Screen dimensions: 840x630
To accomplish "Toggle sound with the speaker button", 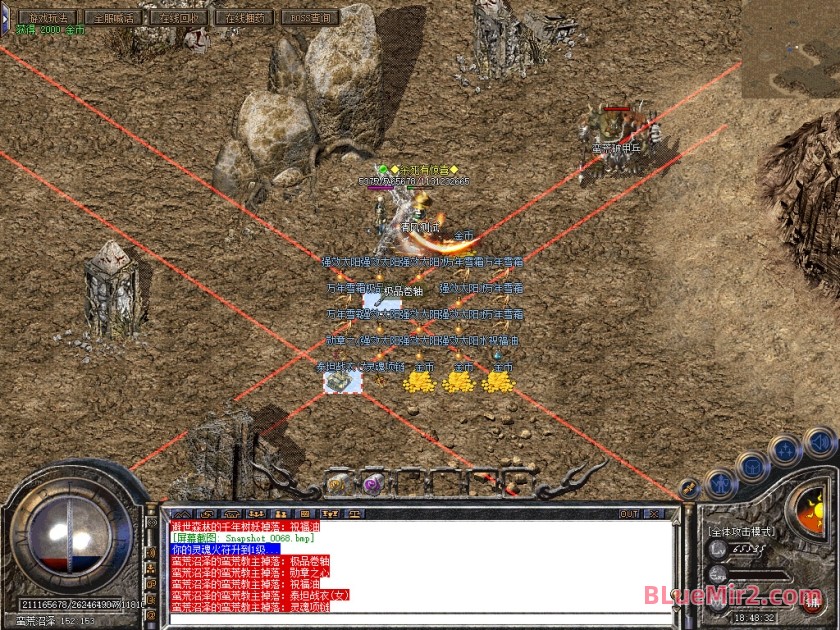I will tap(820, 440).
